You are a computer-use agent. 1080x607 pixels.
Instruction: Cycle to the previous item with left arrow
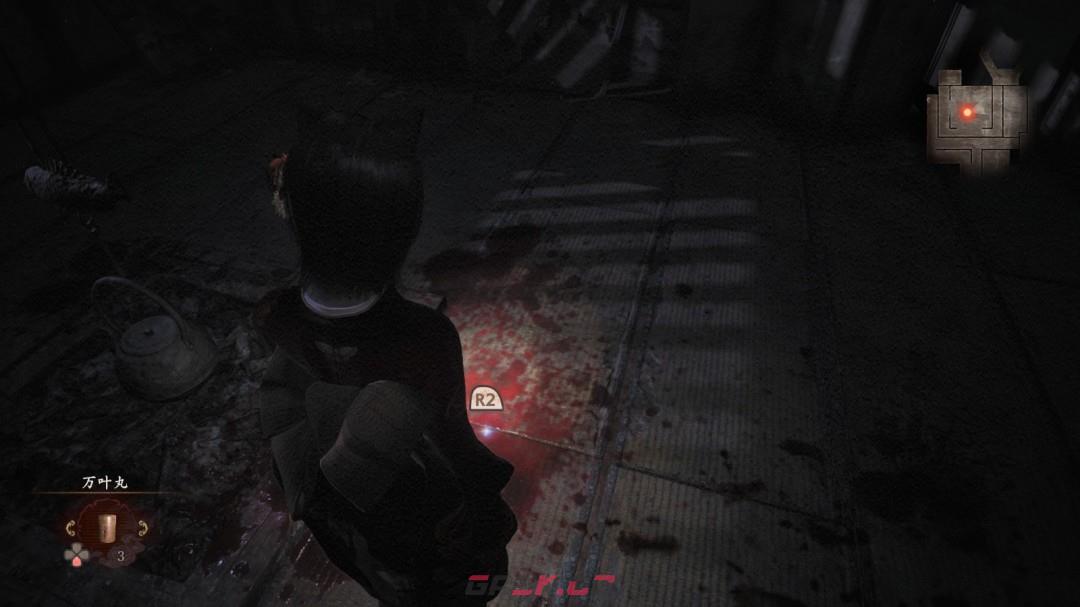point(70,528)
